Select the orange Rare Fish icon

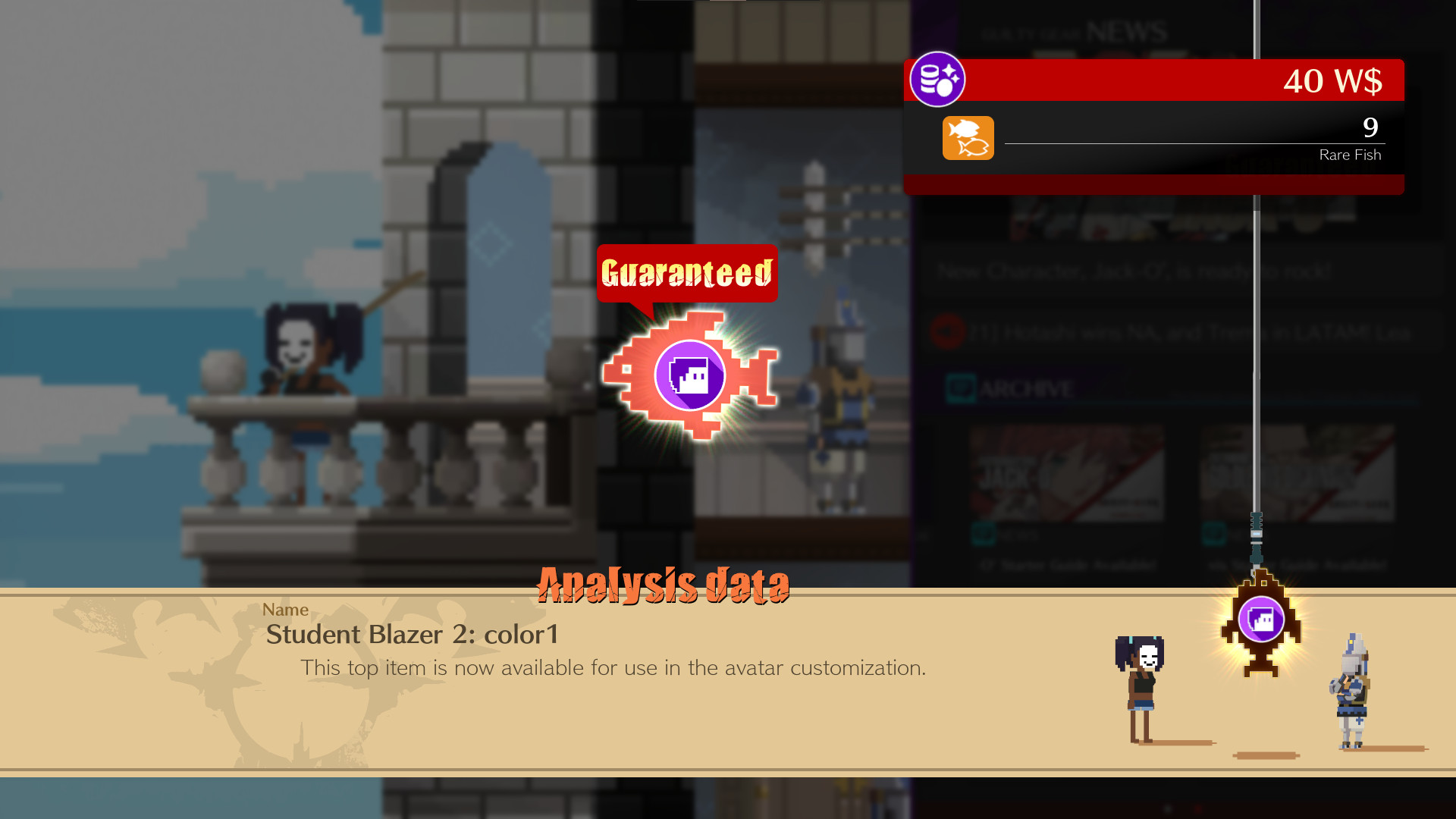point(968,138)
